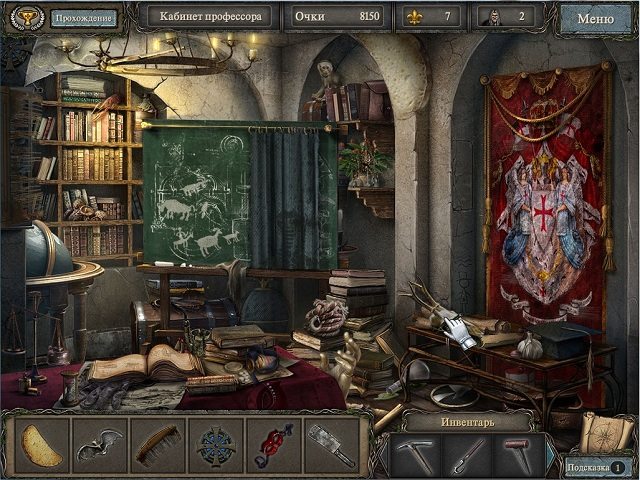
Task: Click the Инвентарь inventory label
Action: 463,421
